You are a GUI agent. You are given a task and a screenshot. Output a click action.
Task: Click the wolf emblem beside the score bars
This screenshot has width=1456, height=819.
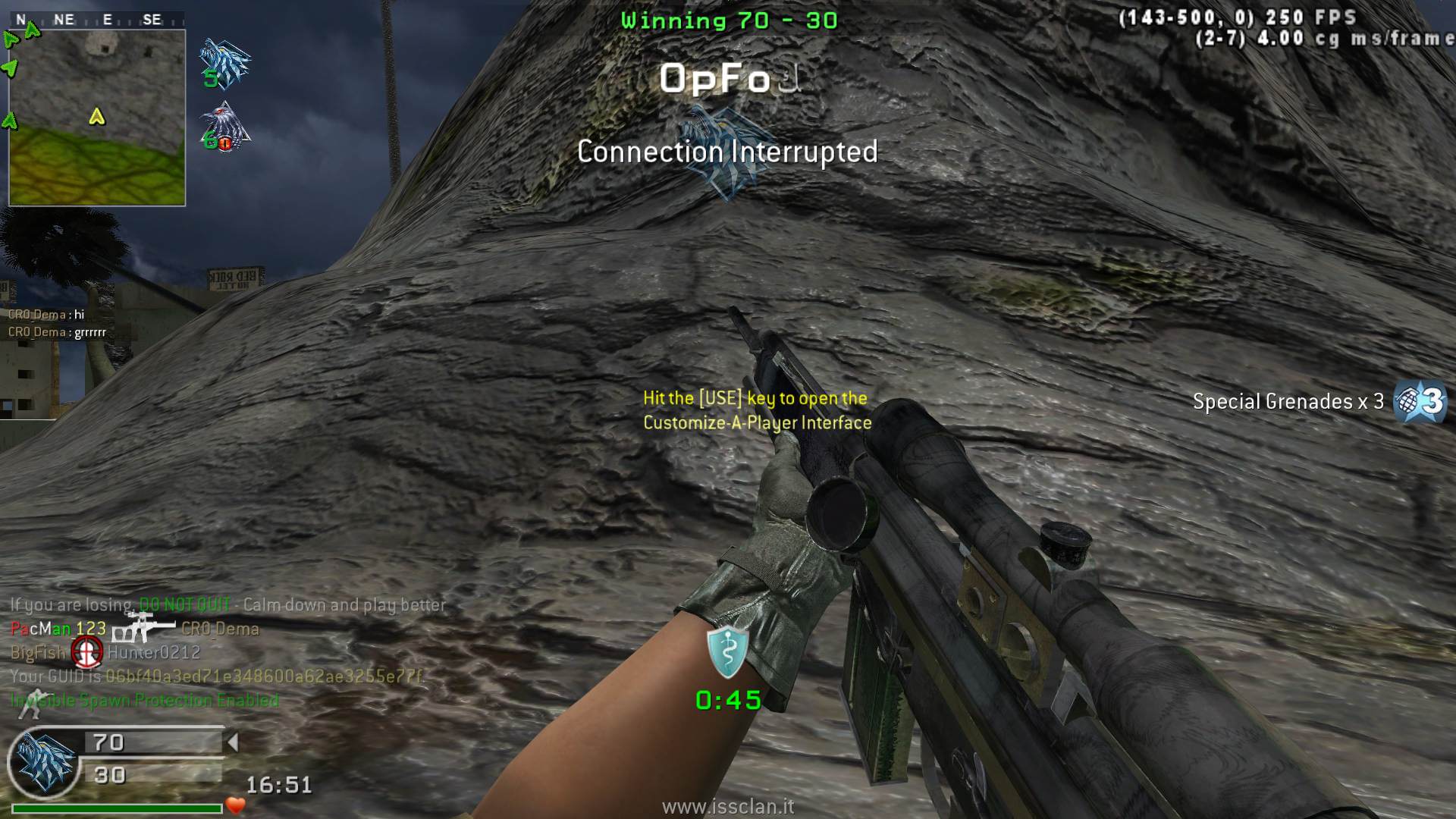pyautogui.click(x=45, y=762)
